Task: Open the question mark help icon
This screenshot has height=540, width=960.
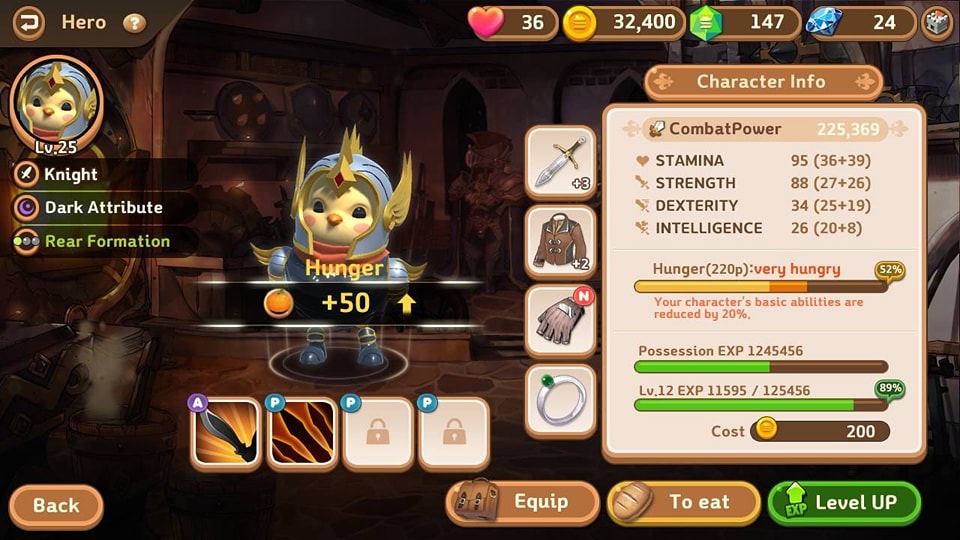Action: [x=134, y=23]
